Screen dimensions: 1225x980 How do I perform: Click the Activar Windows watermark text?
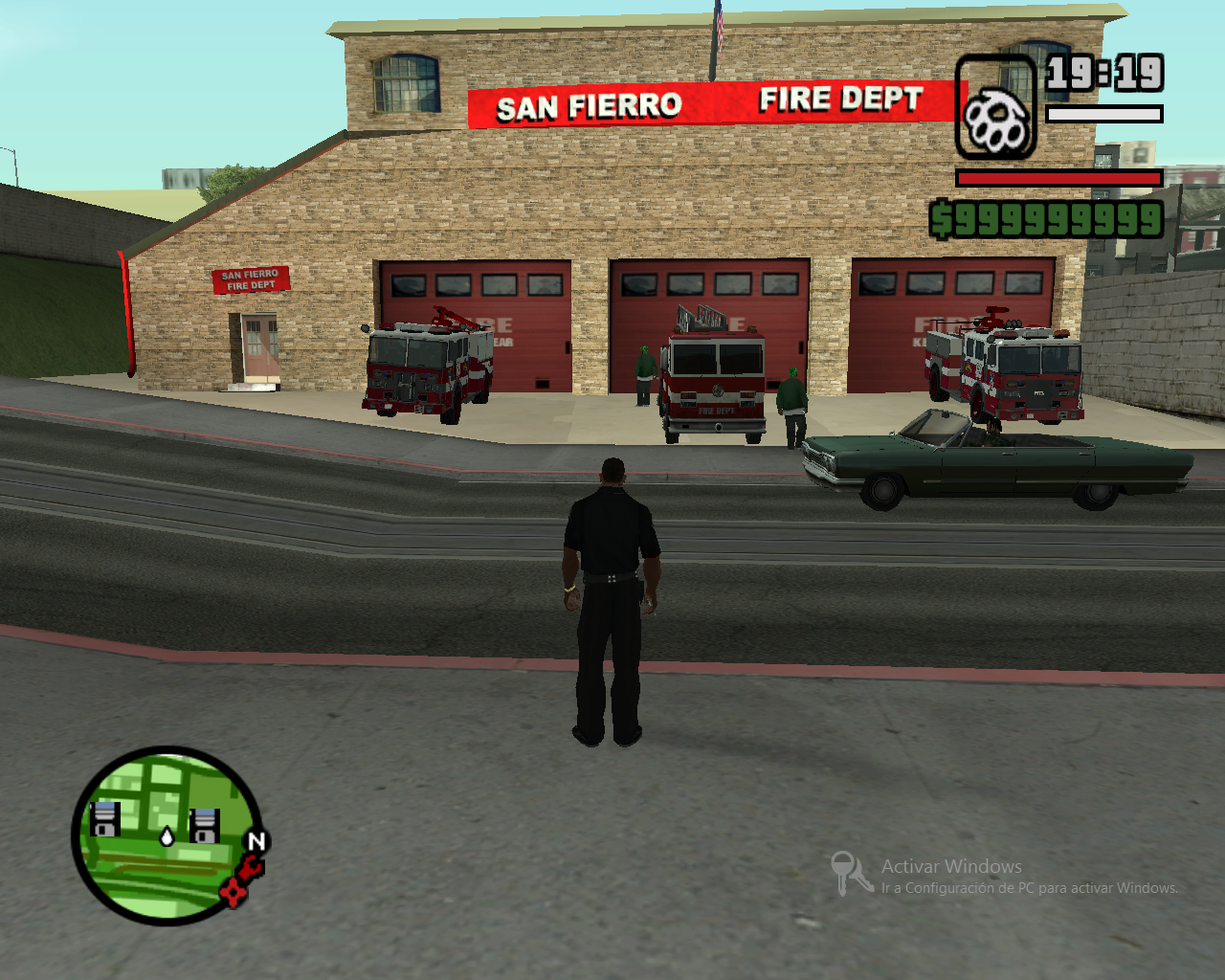point(949,866)
